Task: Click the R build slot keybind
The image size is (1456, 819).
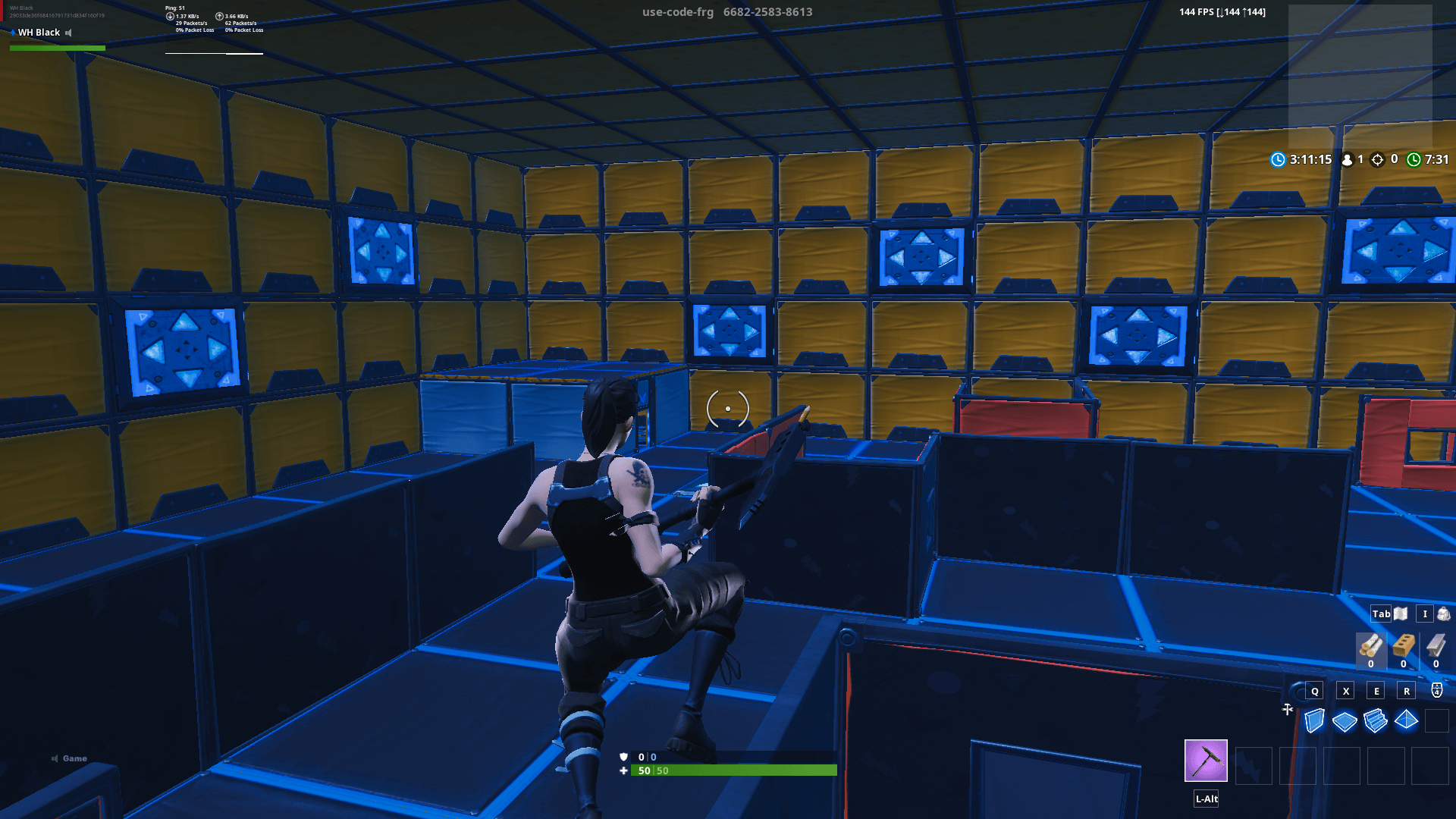Action: [1407, 691]
